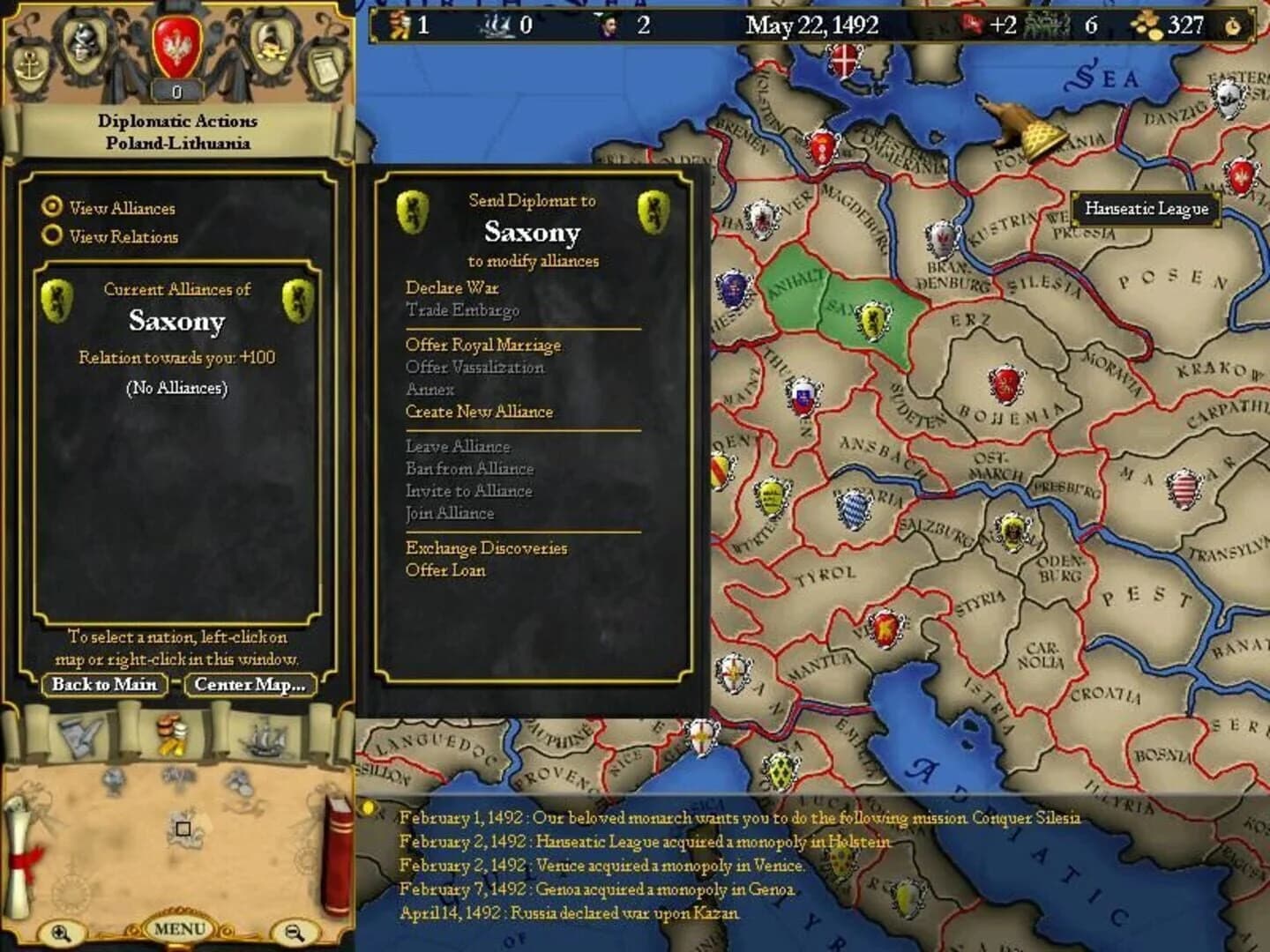Click Create New Alliance

pos(479,412)
